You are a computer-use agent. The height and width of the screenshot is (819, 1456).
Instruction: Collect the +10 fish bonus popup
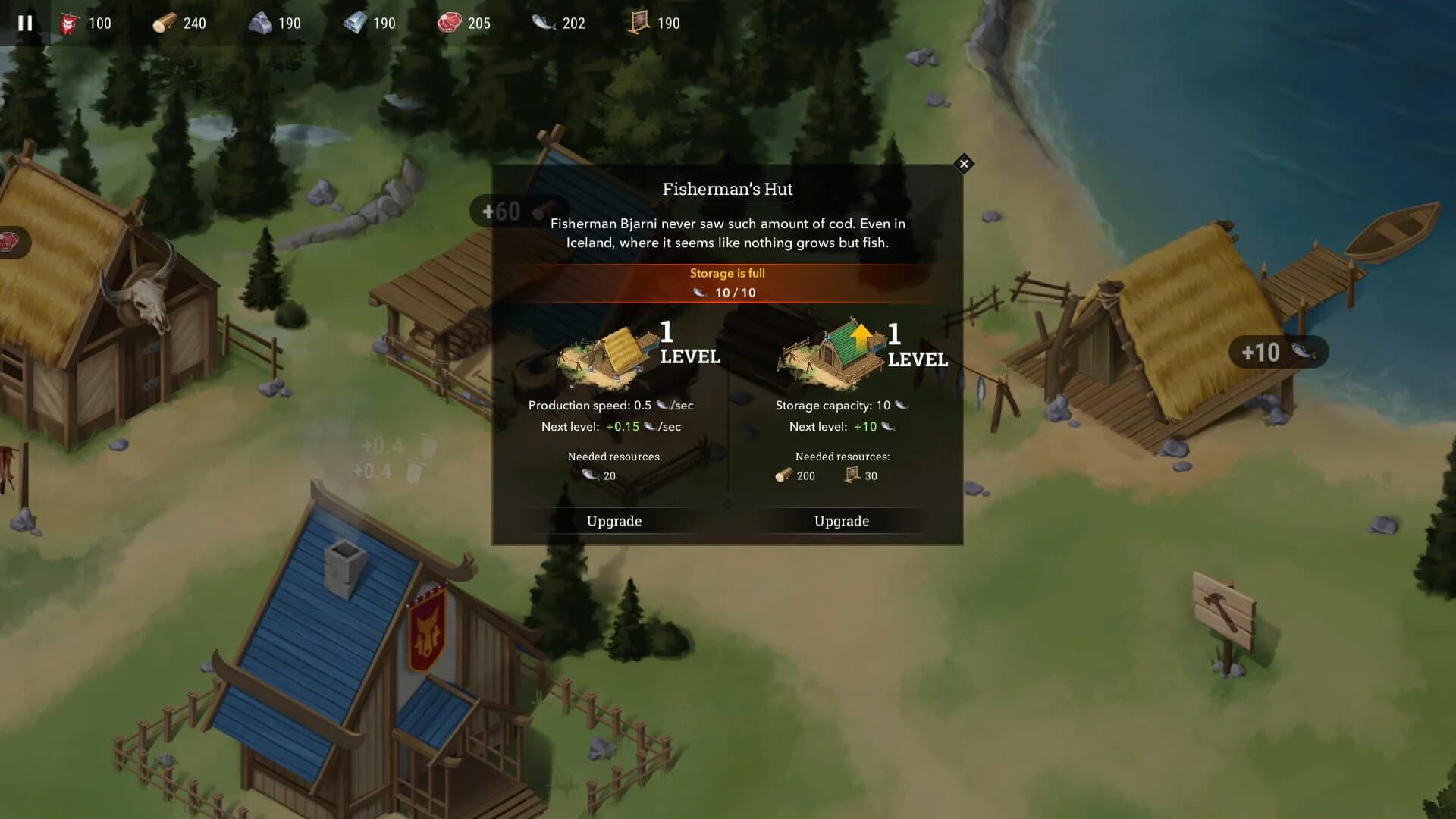[1278, 352]
